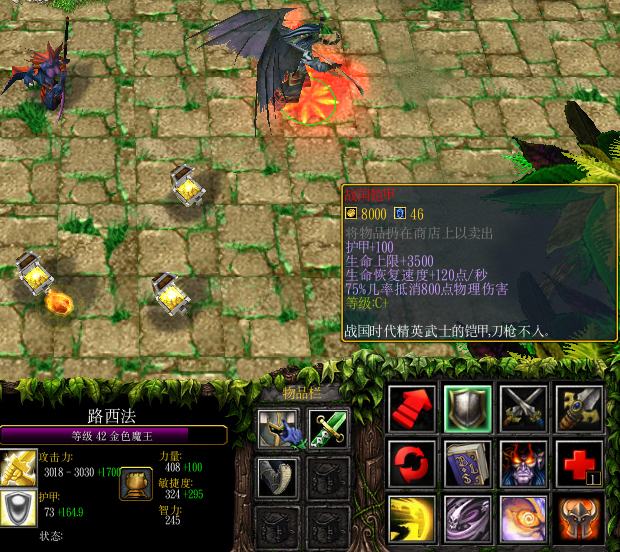The width and height of the screenshot is (620, 552).
Task: Activate the shield Stop command
Action: click(x=467, y=410)
